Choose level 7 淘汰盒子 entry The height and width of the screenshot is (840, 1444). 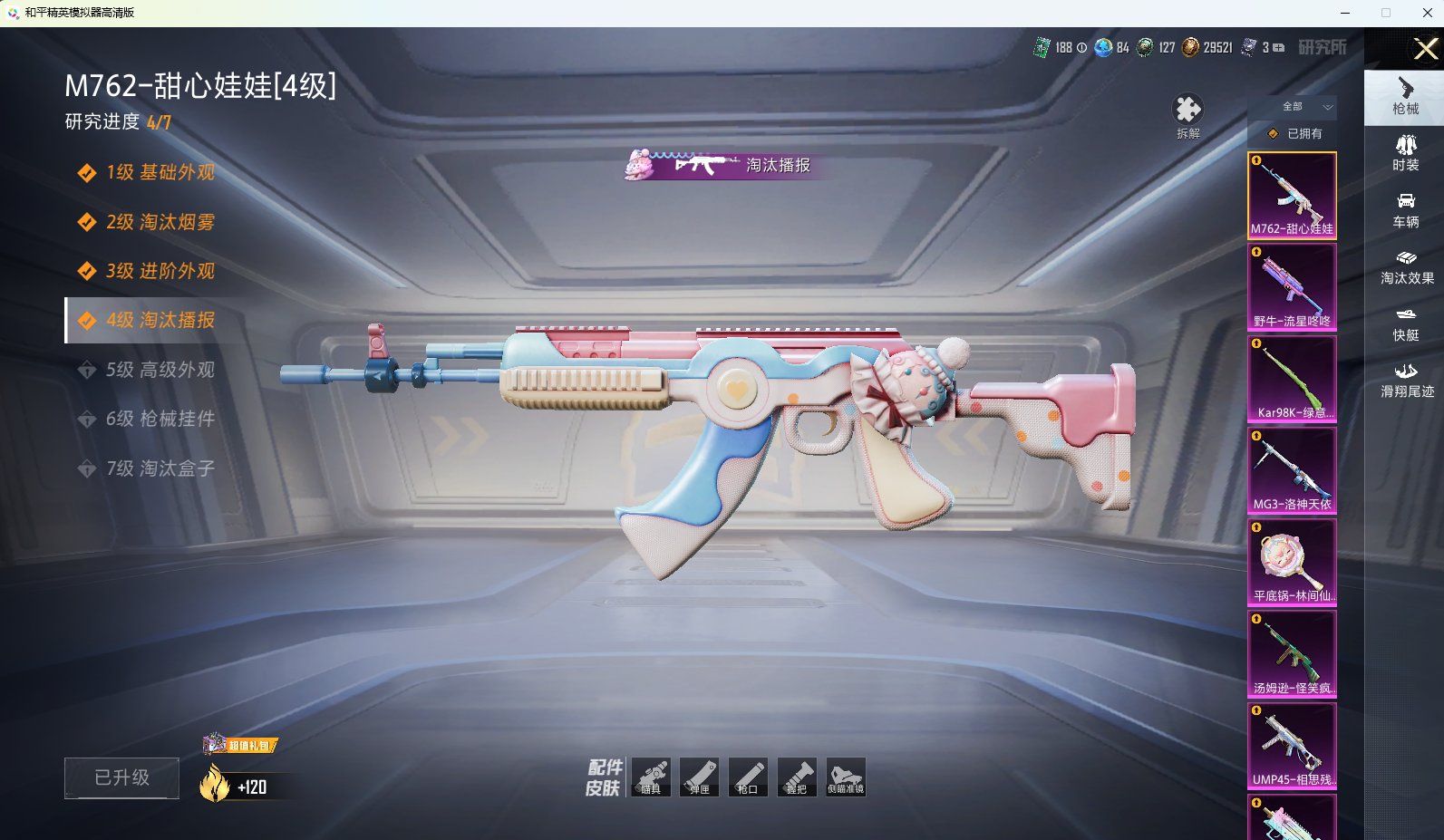[160, 468]
